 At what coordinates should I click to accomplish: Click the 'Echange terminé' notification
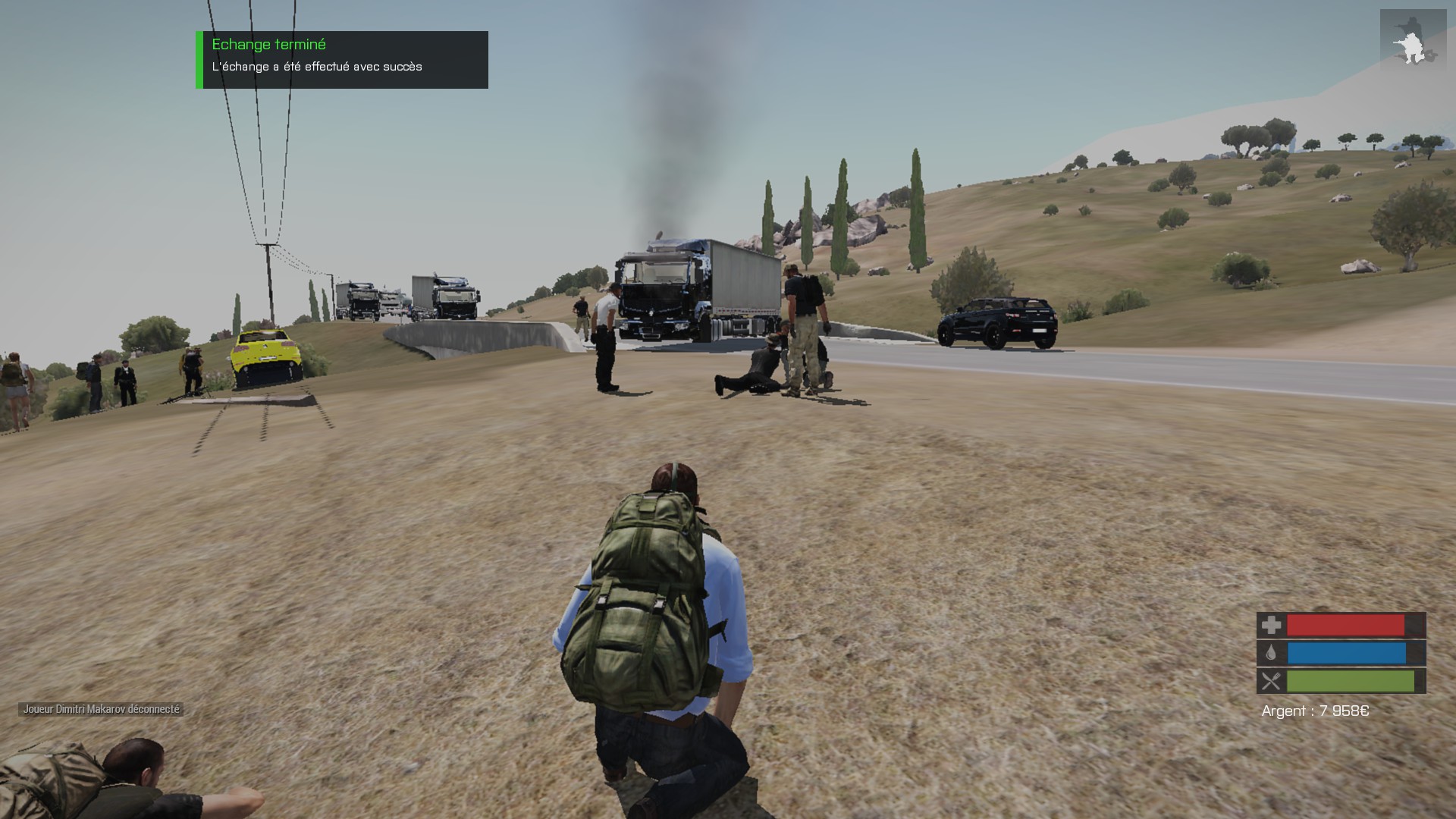pyautogui.click(x=342, y=59)
